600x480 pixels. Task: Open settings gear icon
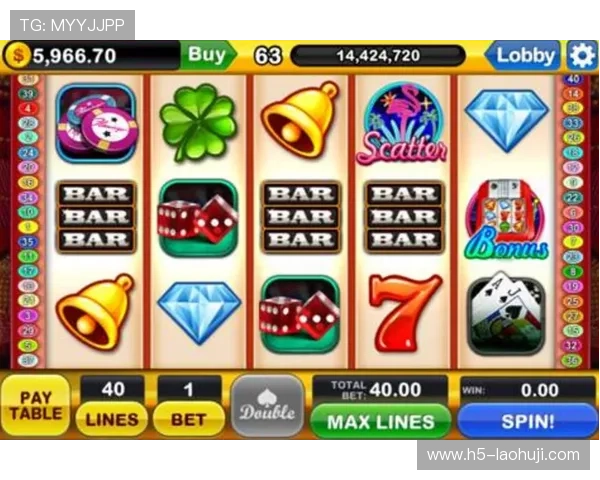coord(581,55)
